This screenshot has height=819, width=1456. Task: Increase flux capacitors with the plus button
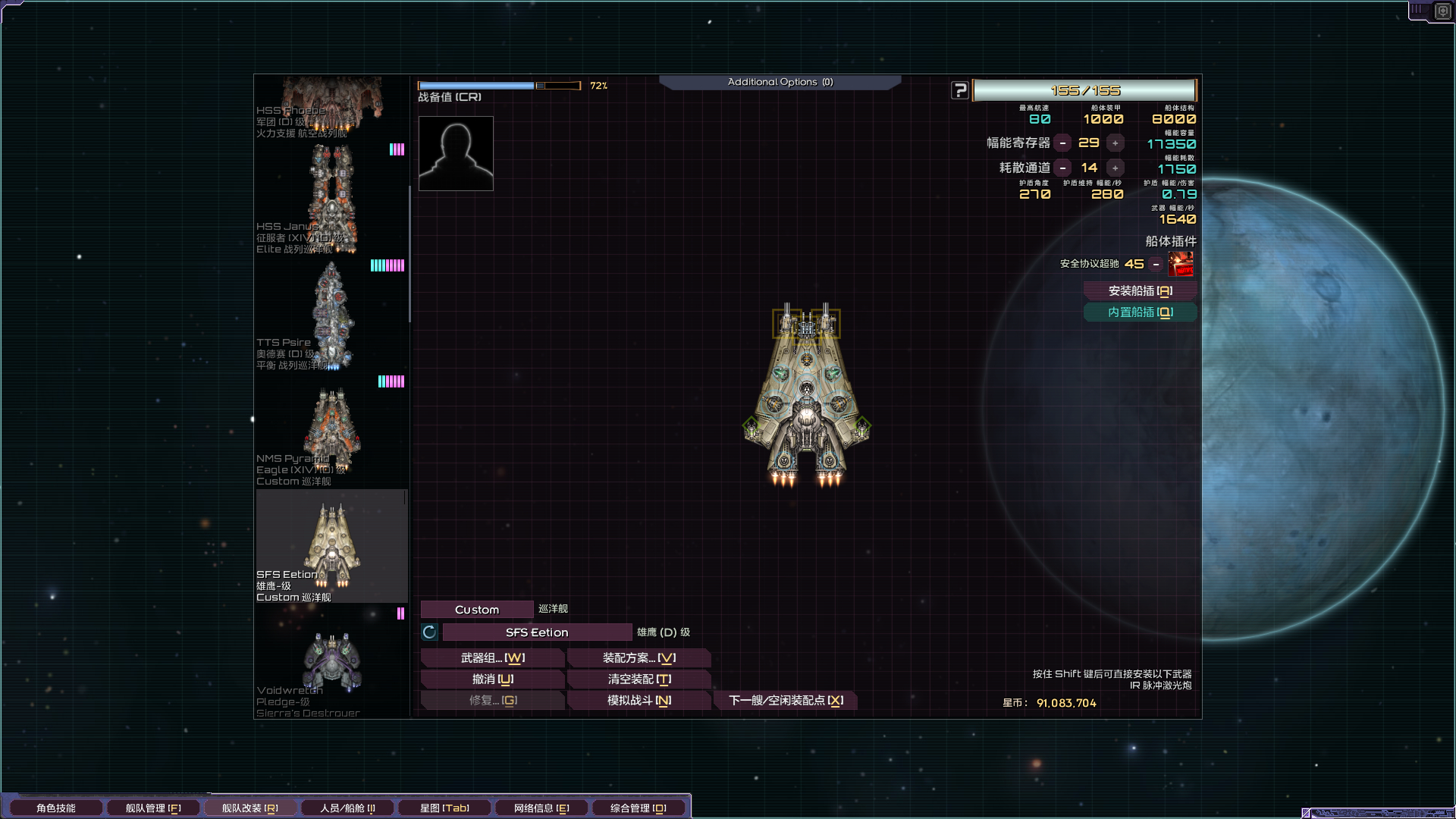(x=1115, y=143)
